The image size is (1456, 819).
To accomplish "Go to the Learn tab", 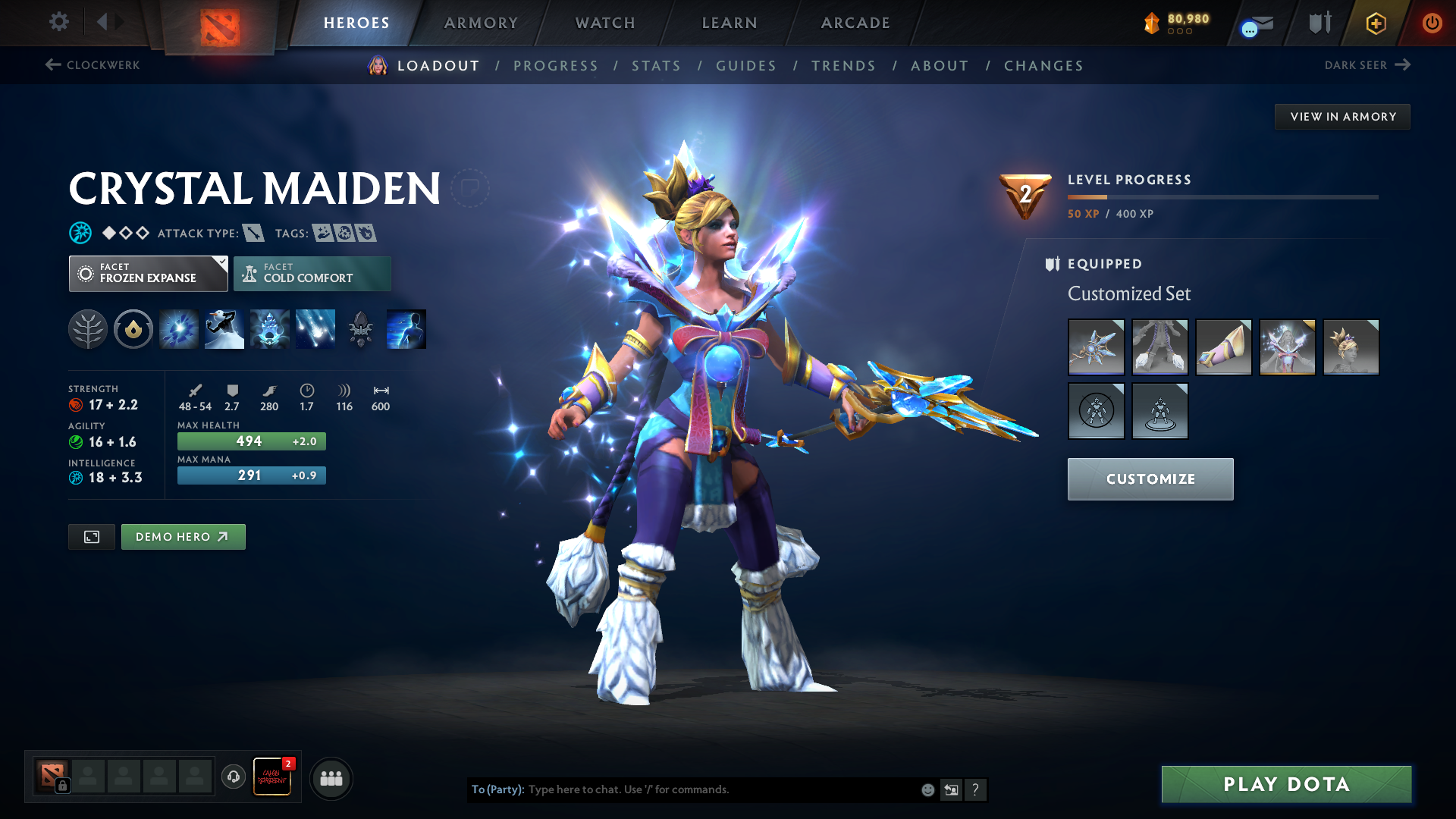I will [730, 23].
